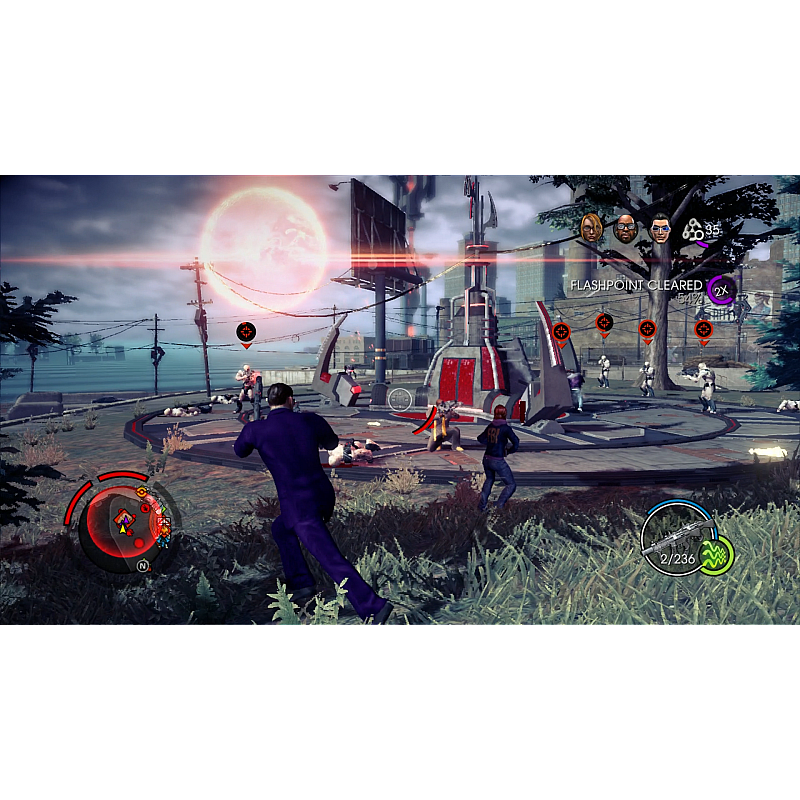Click the data cluster icon
The height and width of the screenshot is (800, 800).
tap(693, 231)
